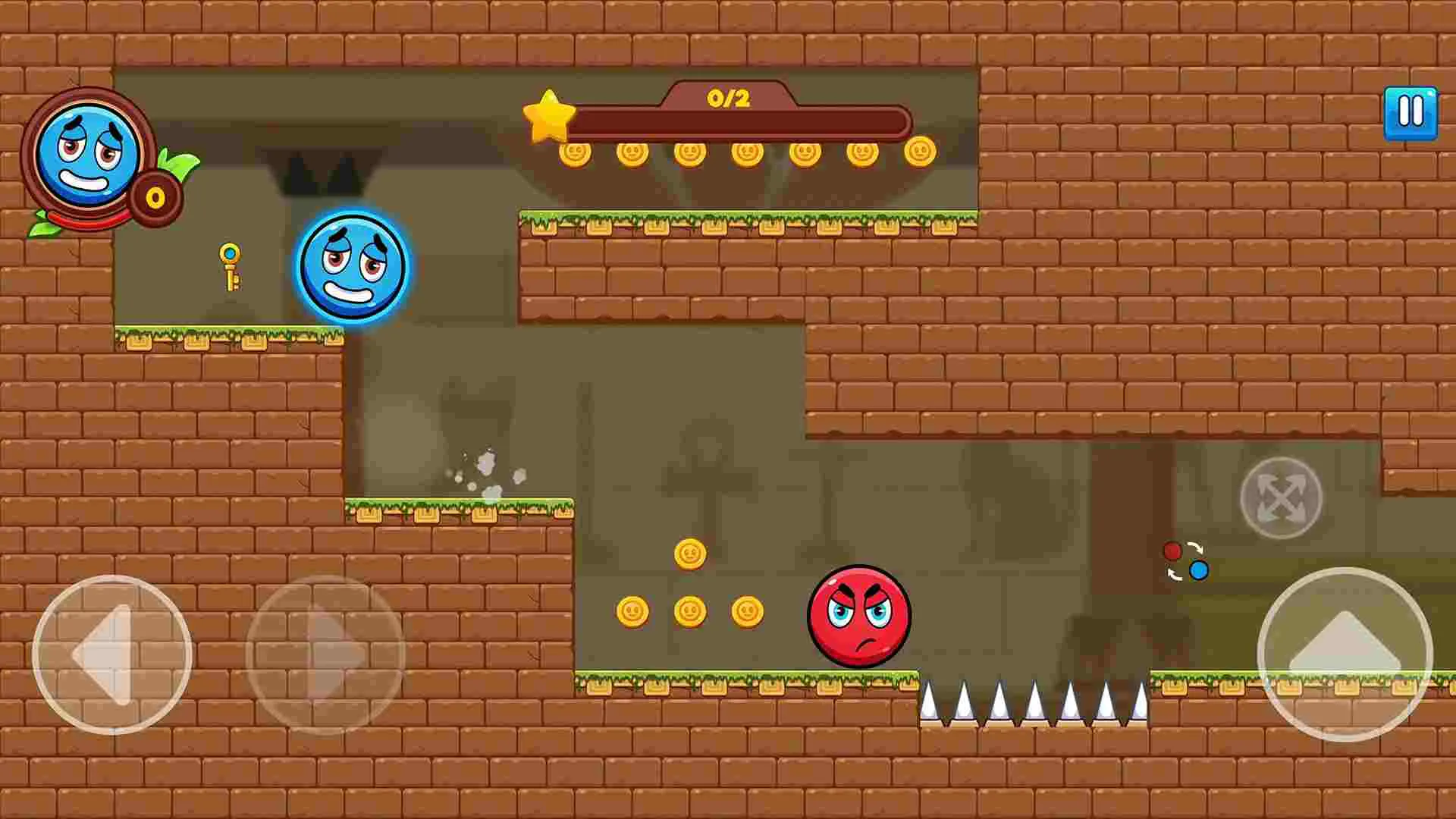
Task: Tap the leftmost coin under the progress bar
Action: [574, 152]
